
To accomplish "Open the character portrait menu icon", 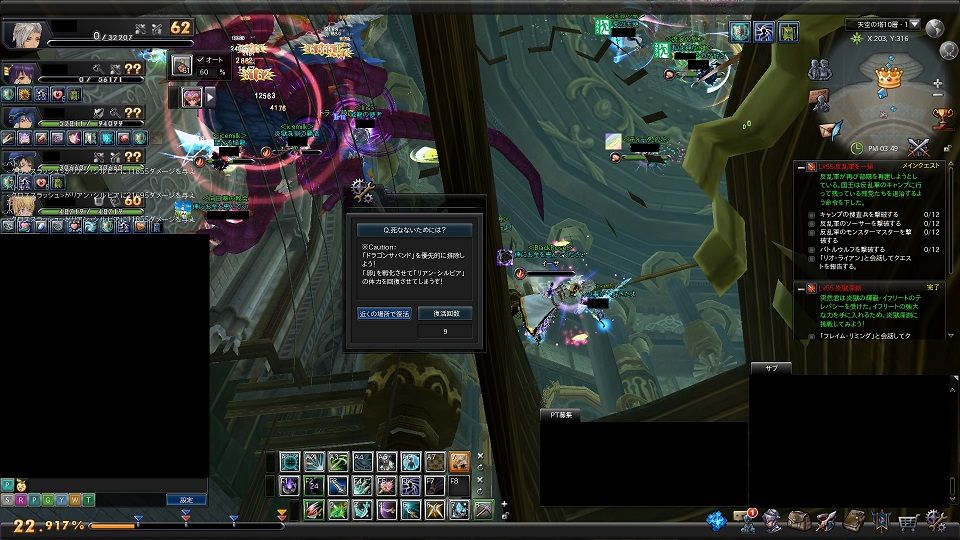I will (x=772, y=521).
